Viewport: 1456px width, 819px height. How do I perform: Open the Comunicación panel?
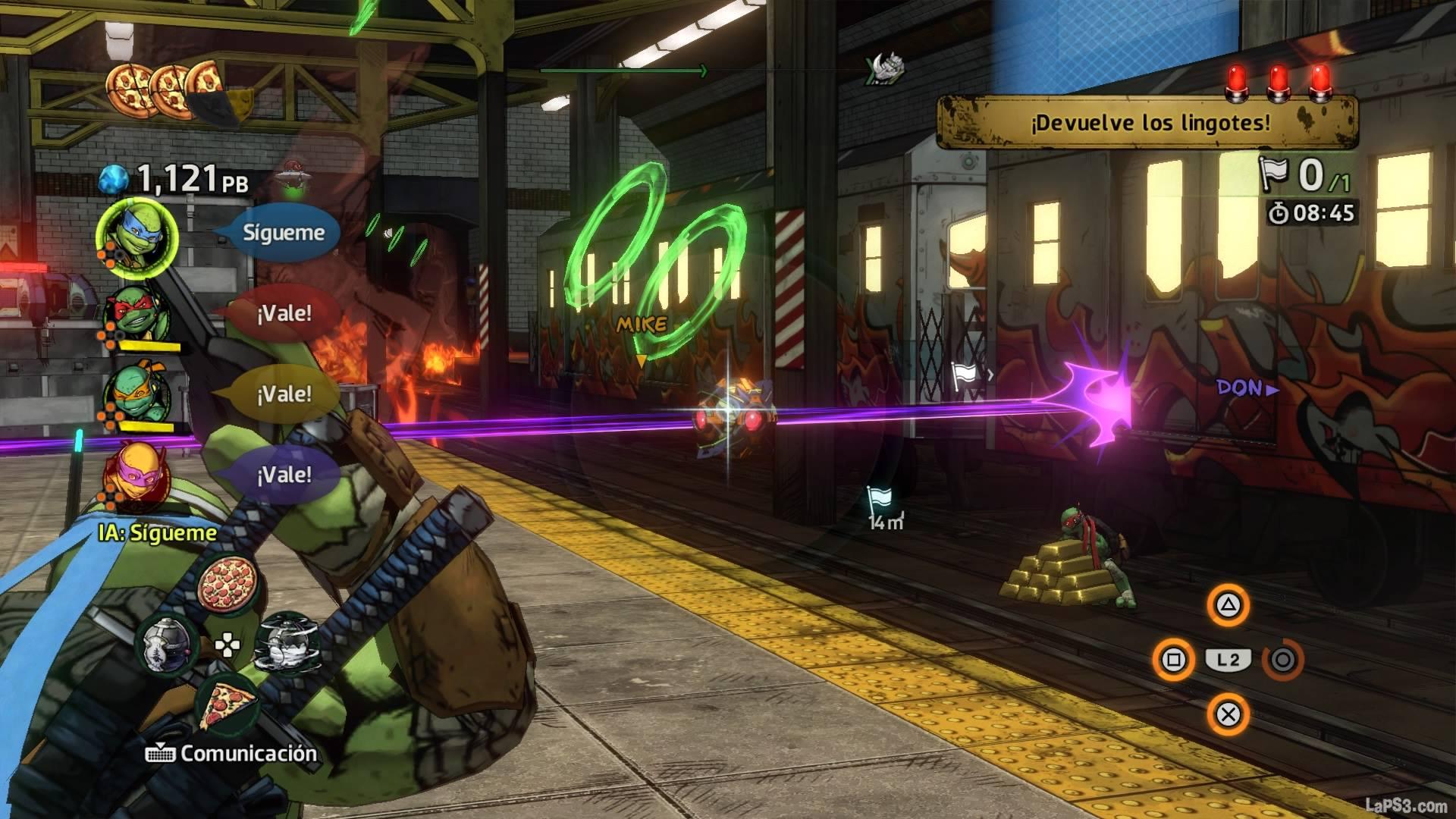231,754
